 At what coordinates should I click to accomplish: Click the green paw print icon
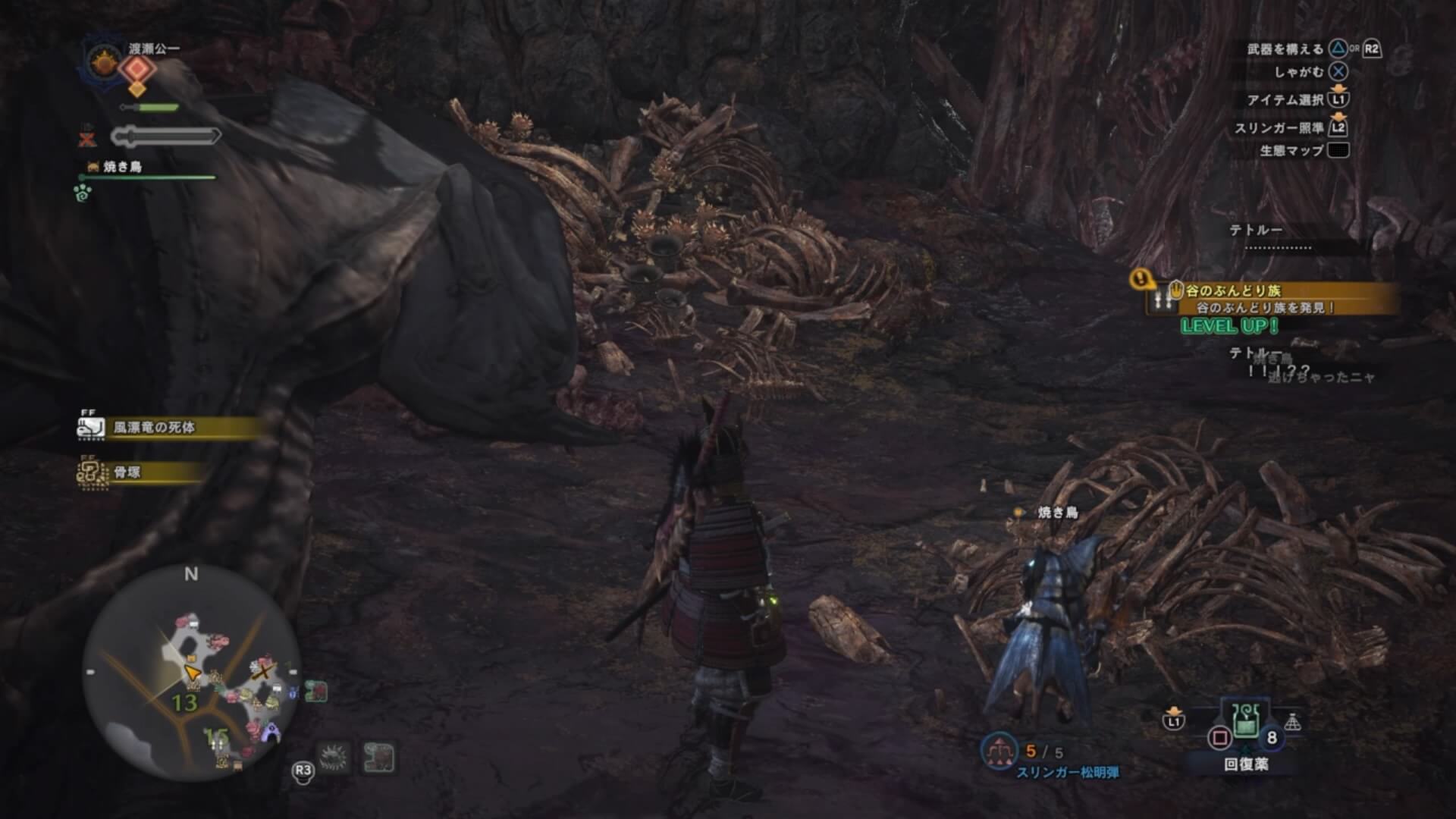coord(83,193)
